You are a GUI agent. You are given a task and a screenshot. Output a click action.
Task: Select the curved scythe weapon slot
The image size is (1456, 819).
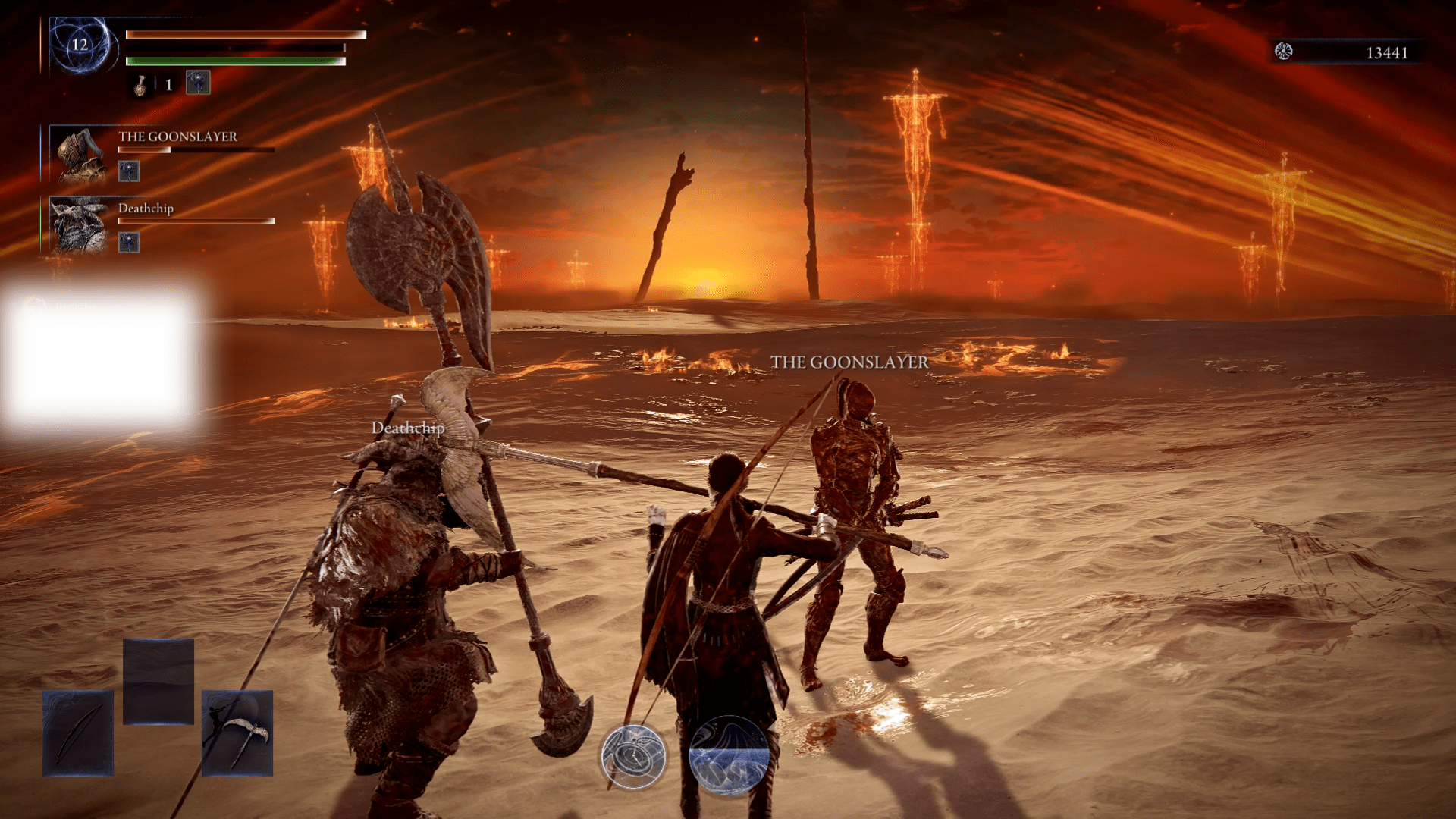point(237,733)
